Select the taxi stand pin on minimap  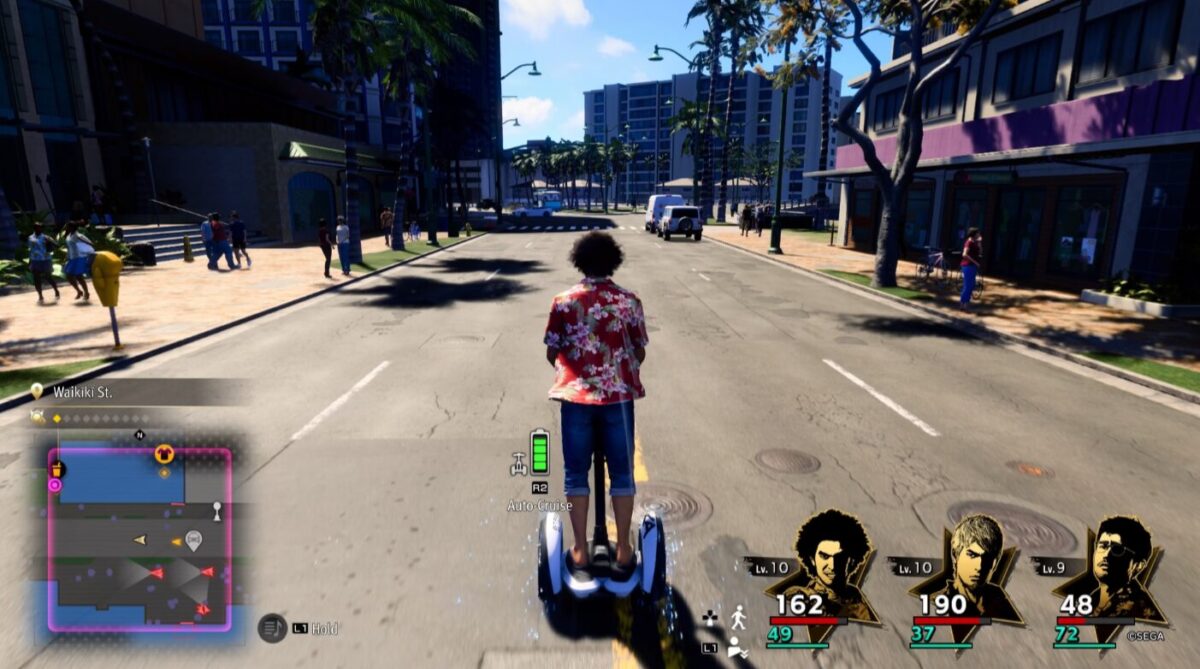193,540
